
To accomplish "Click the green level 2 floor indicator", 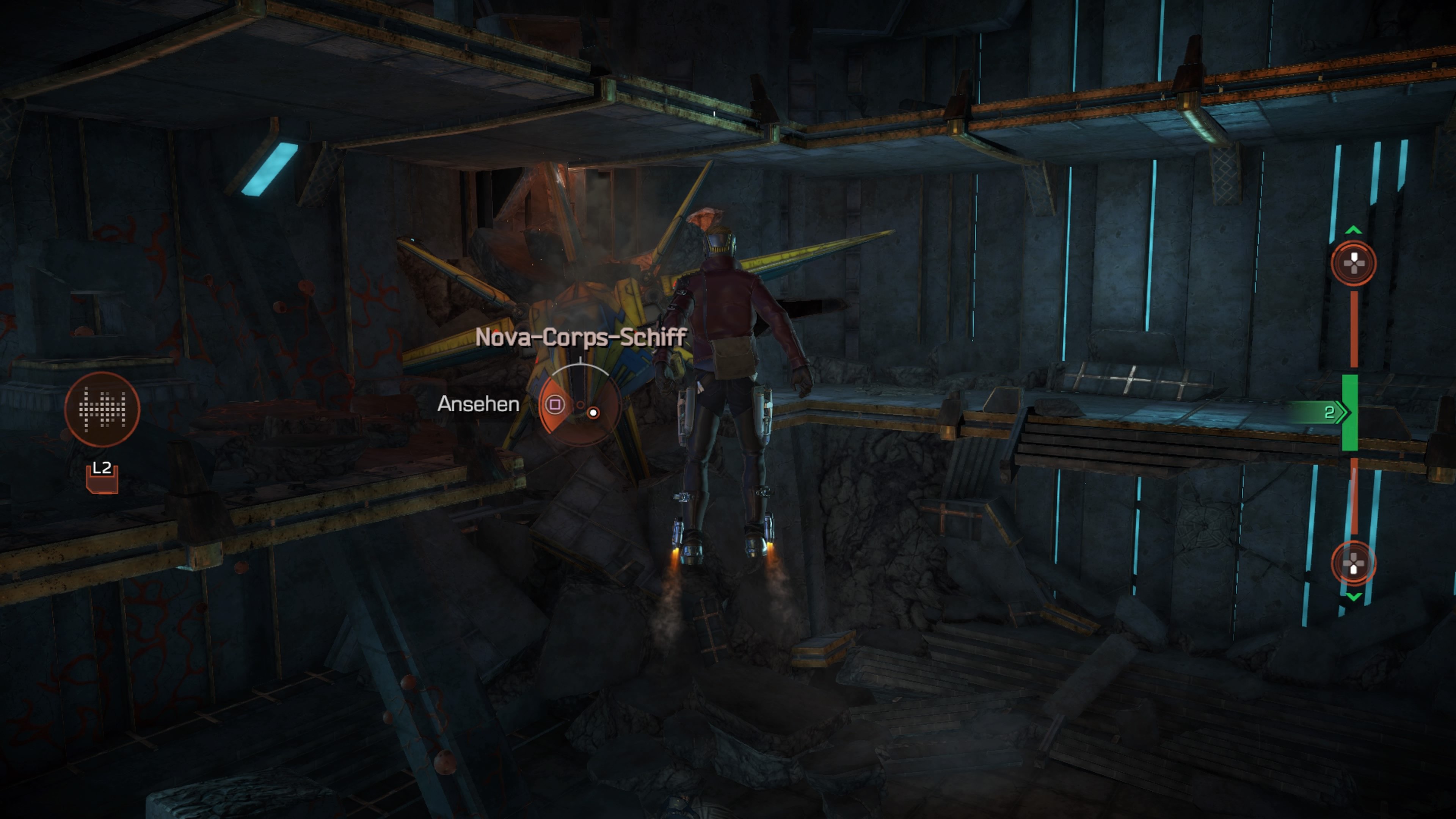I will [1349, 413].
